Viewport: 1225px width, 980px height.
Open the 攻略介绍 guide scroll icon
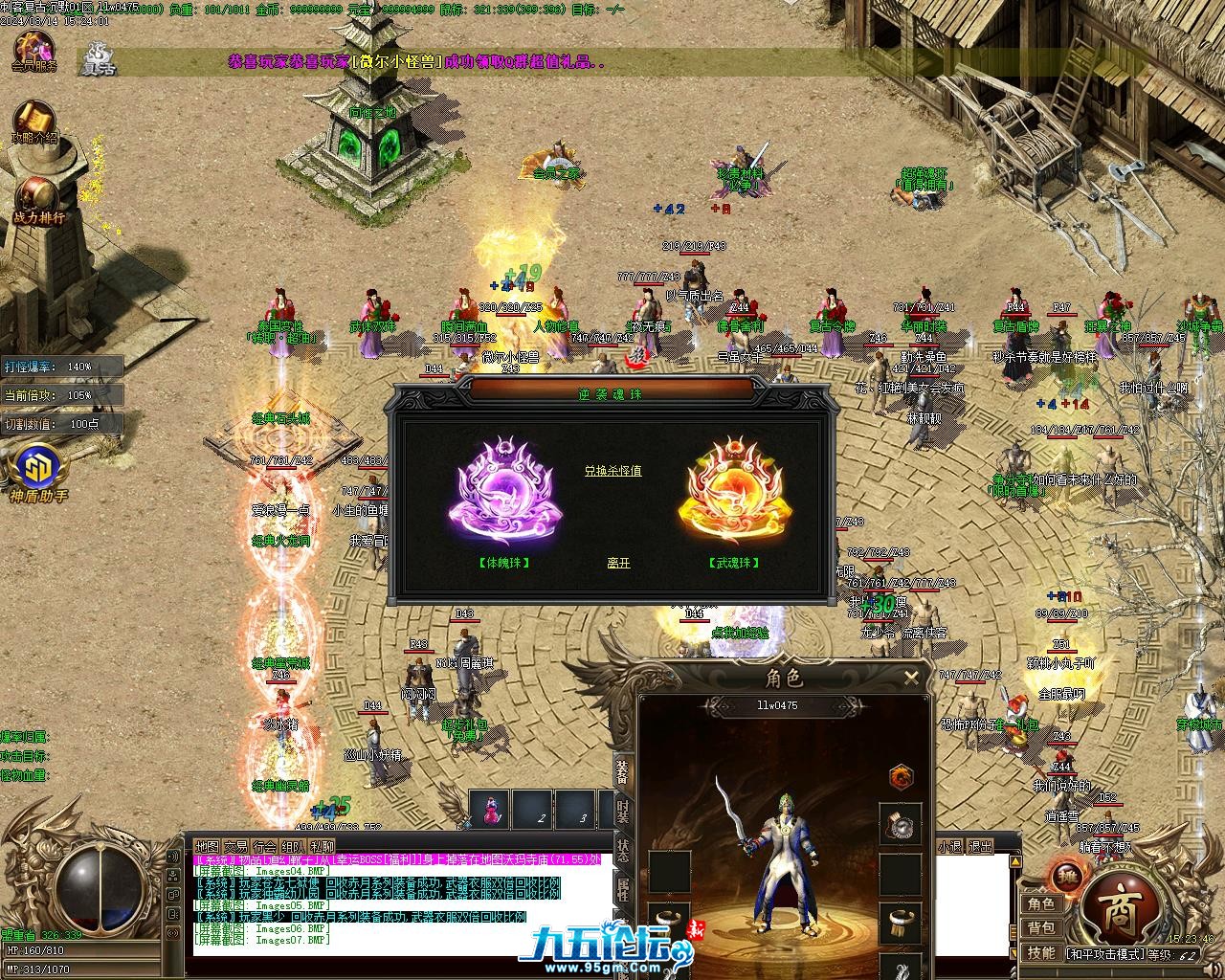(33, 122)
